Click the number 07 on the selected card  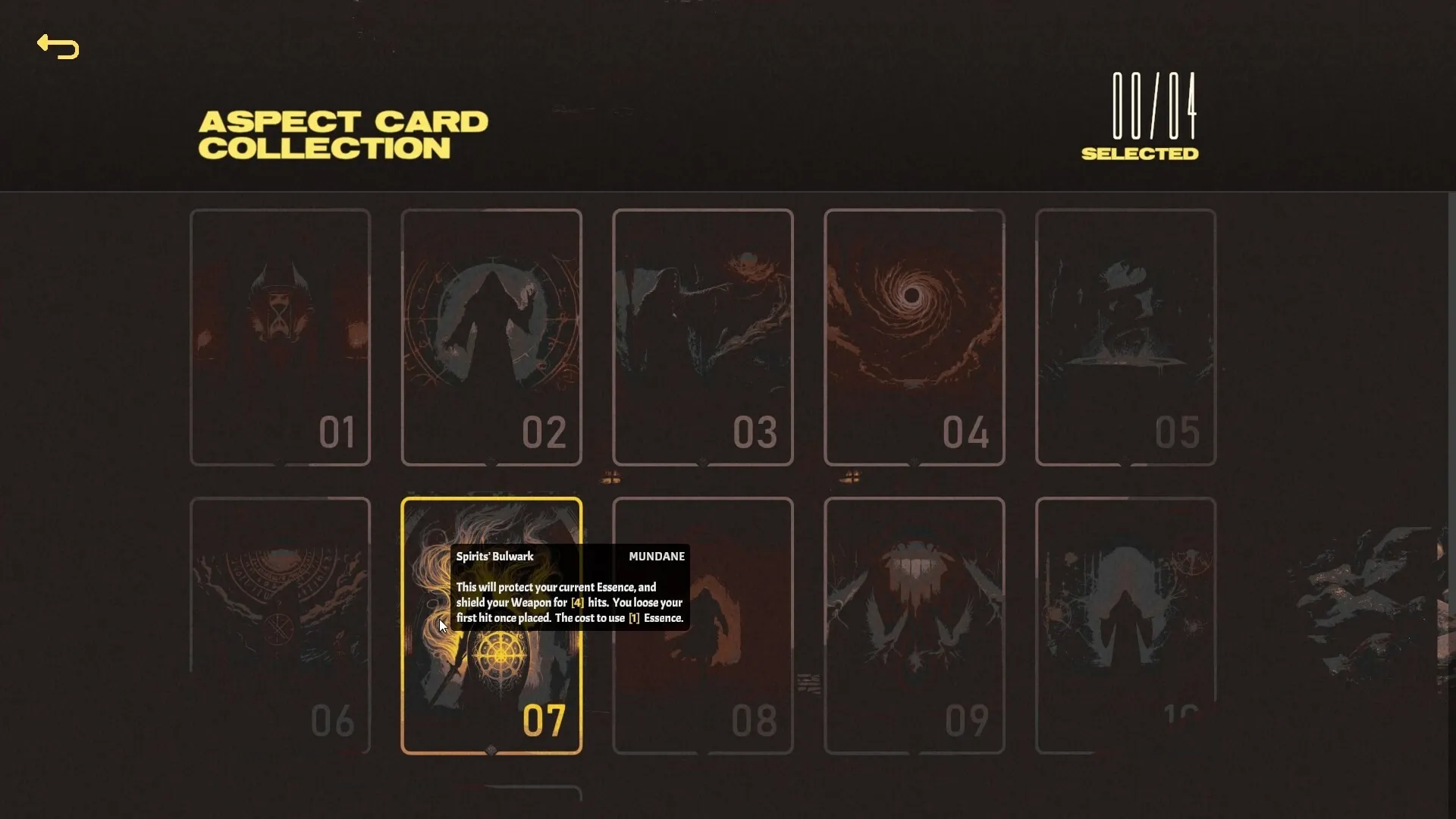click(543, 721)
